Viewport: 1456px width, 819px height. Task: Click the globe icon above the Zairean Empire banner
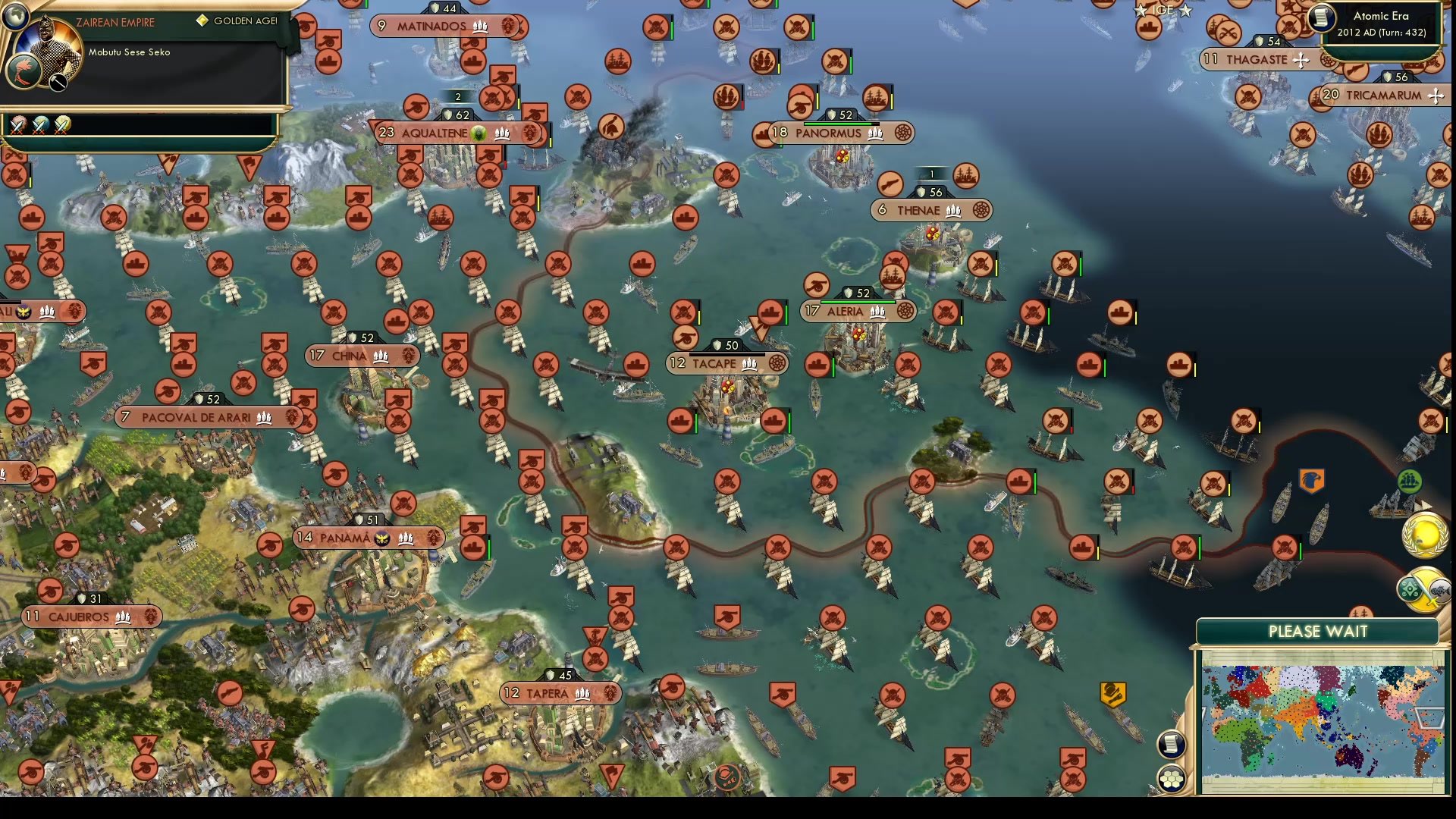pos(16,16)
